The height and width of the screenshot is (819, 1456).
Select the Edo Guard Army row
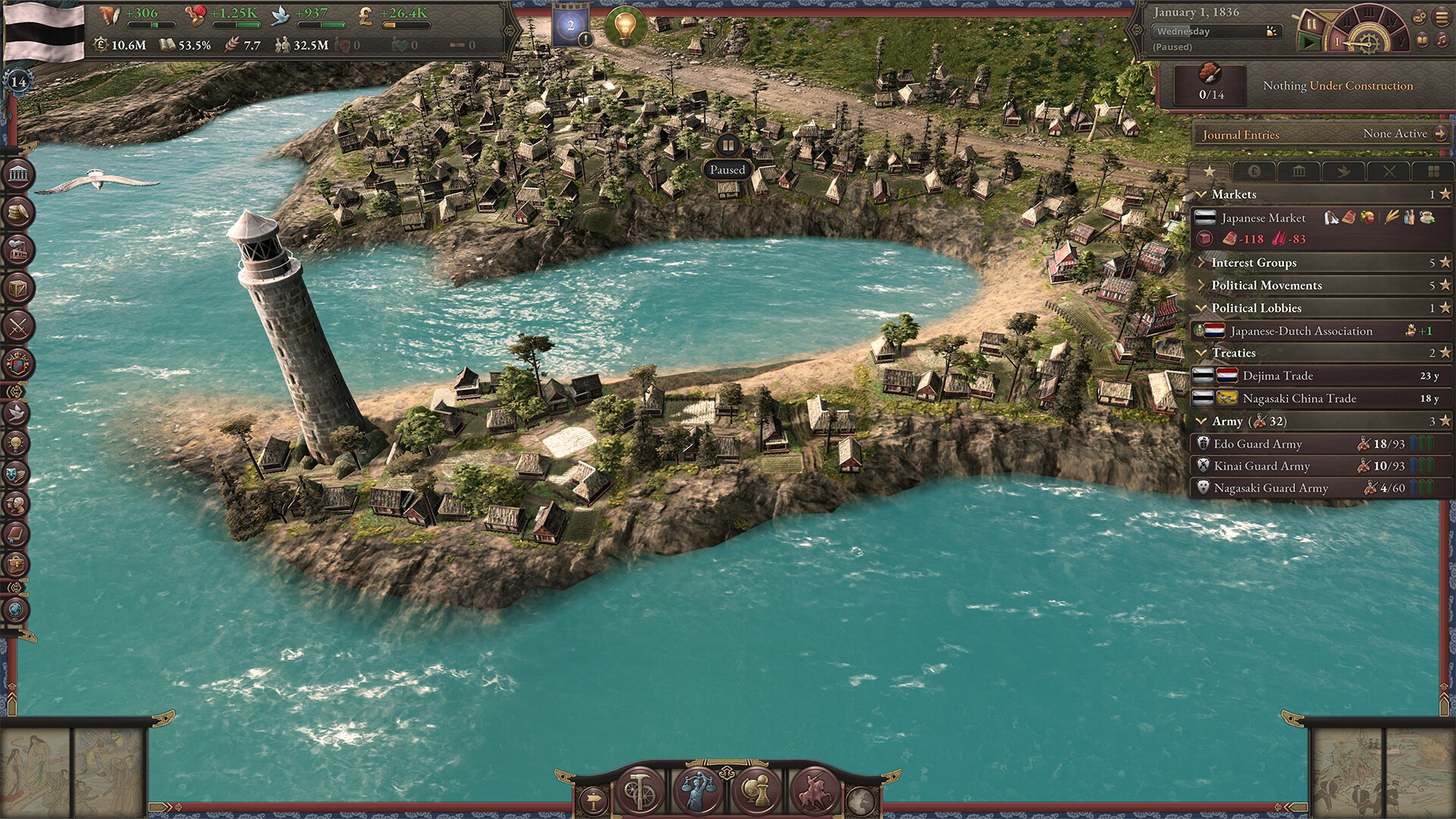[x=1257, y=444]
